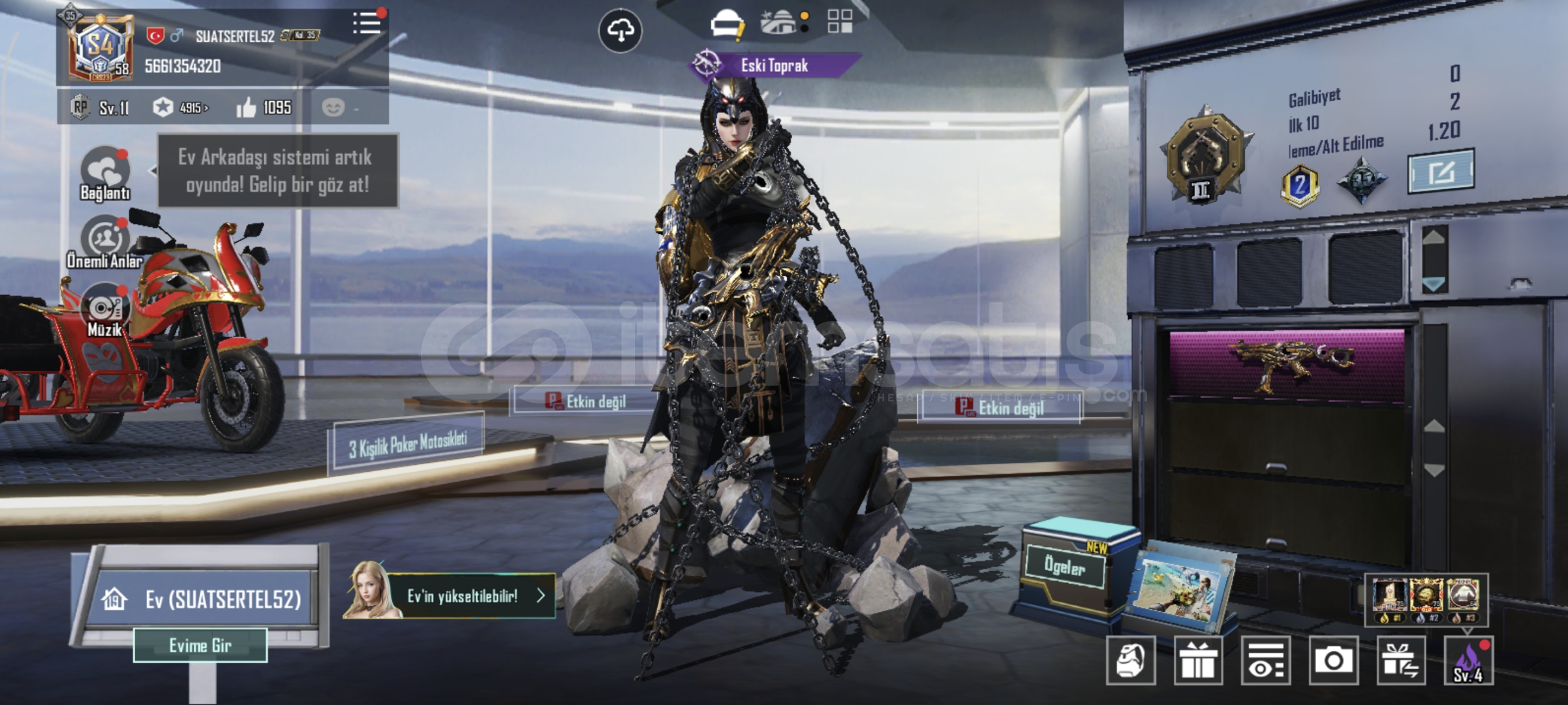Select the Eski Toprak title banner
The width and height of the screenshot is (1568, 705).
(x=775, y=65)
